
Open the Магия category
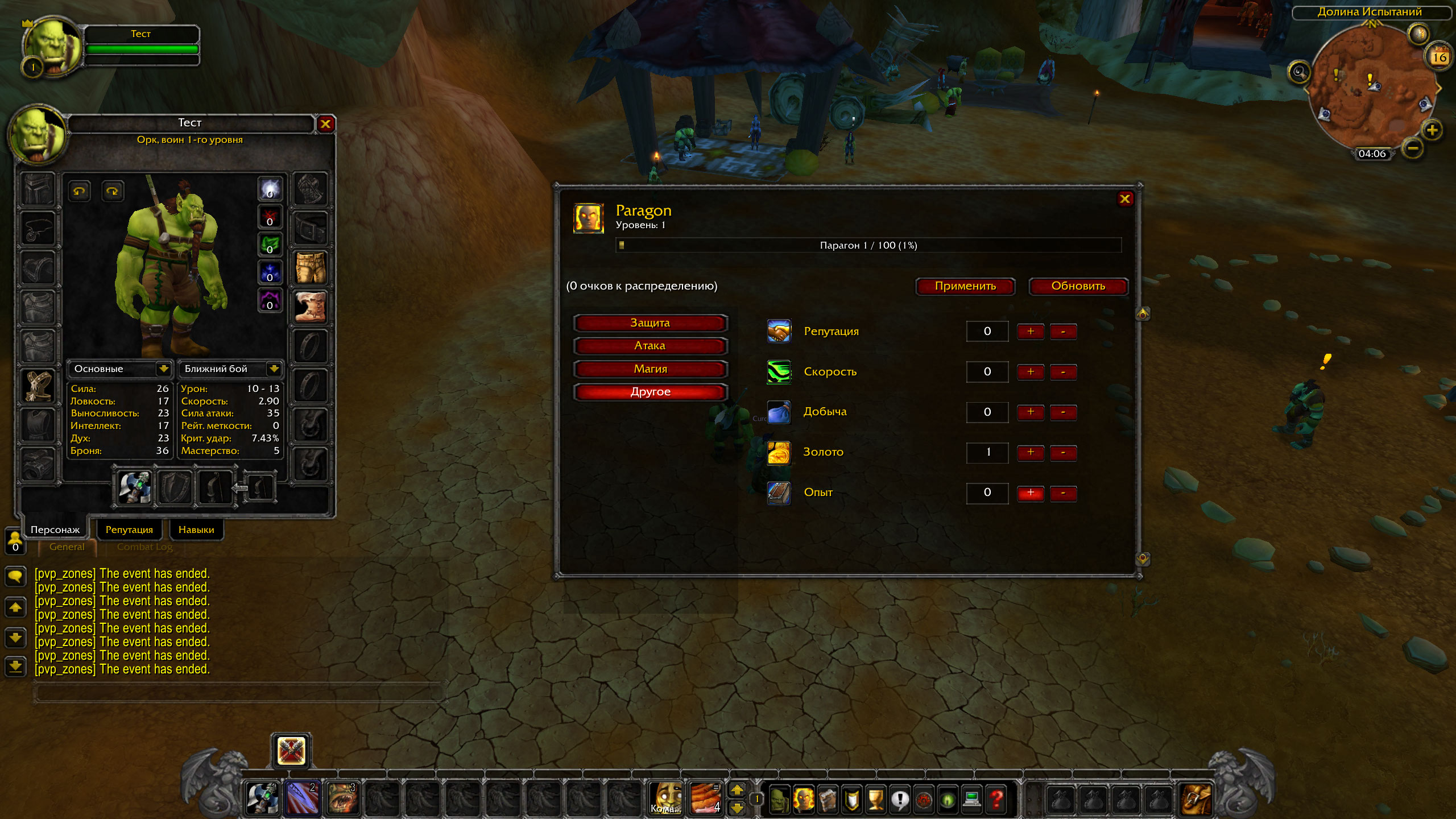pyautogui.click(x=650, y=369)
